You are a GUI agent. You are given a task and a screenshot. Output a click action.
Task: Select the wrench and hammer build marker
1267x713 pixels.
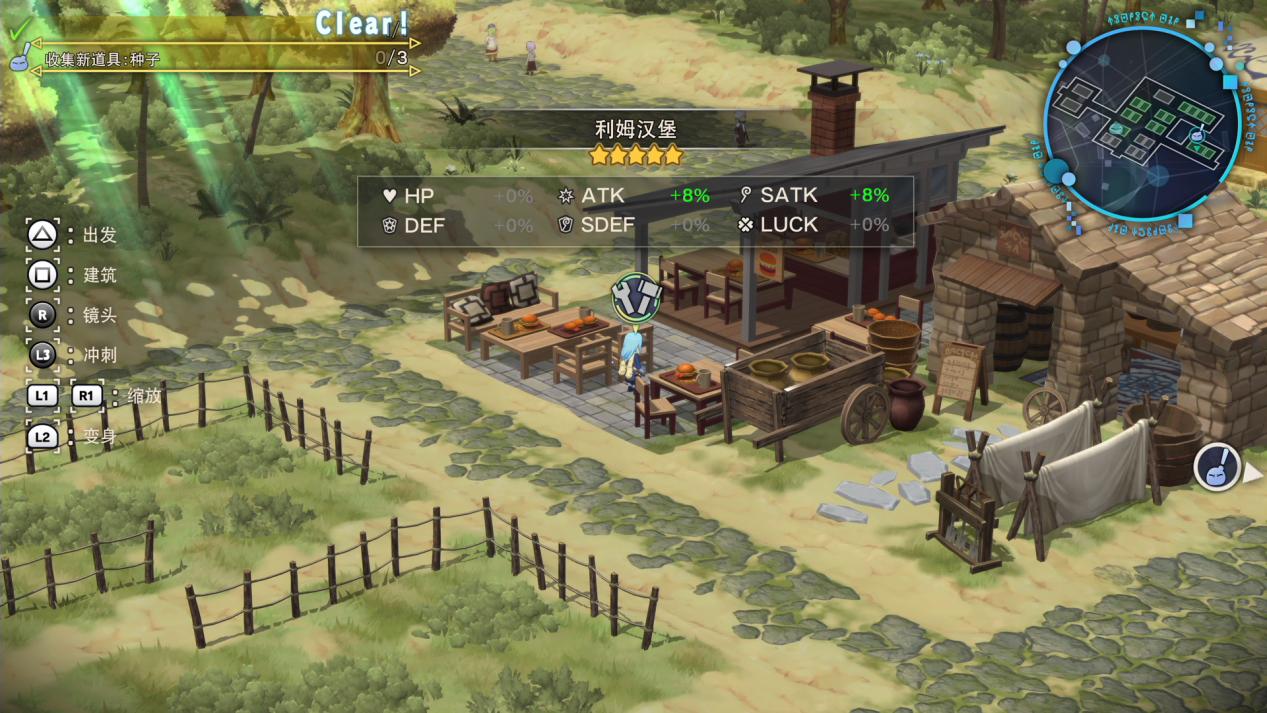coord(637,296)
